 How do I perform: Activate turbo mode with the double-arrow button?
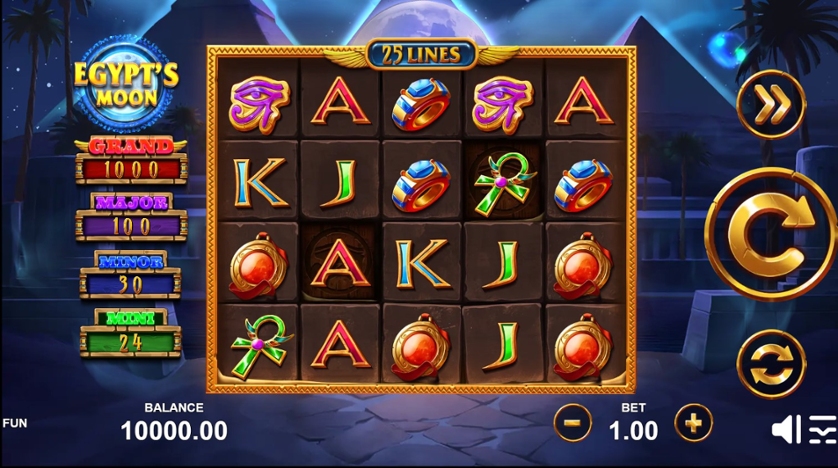point(770,104)
